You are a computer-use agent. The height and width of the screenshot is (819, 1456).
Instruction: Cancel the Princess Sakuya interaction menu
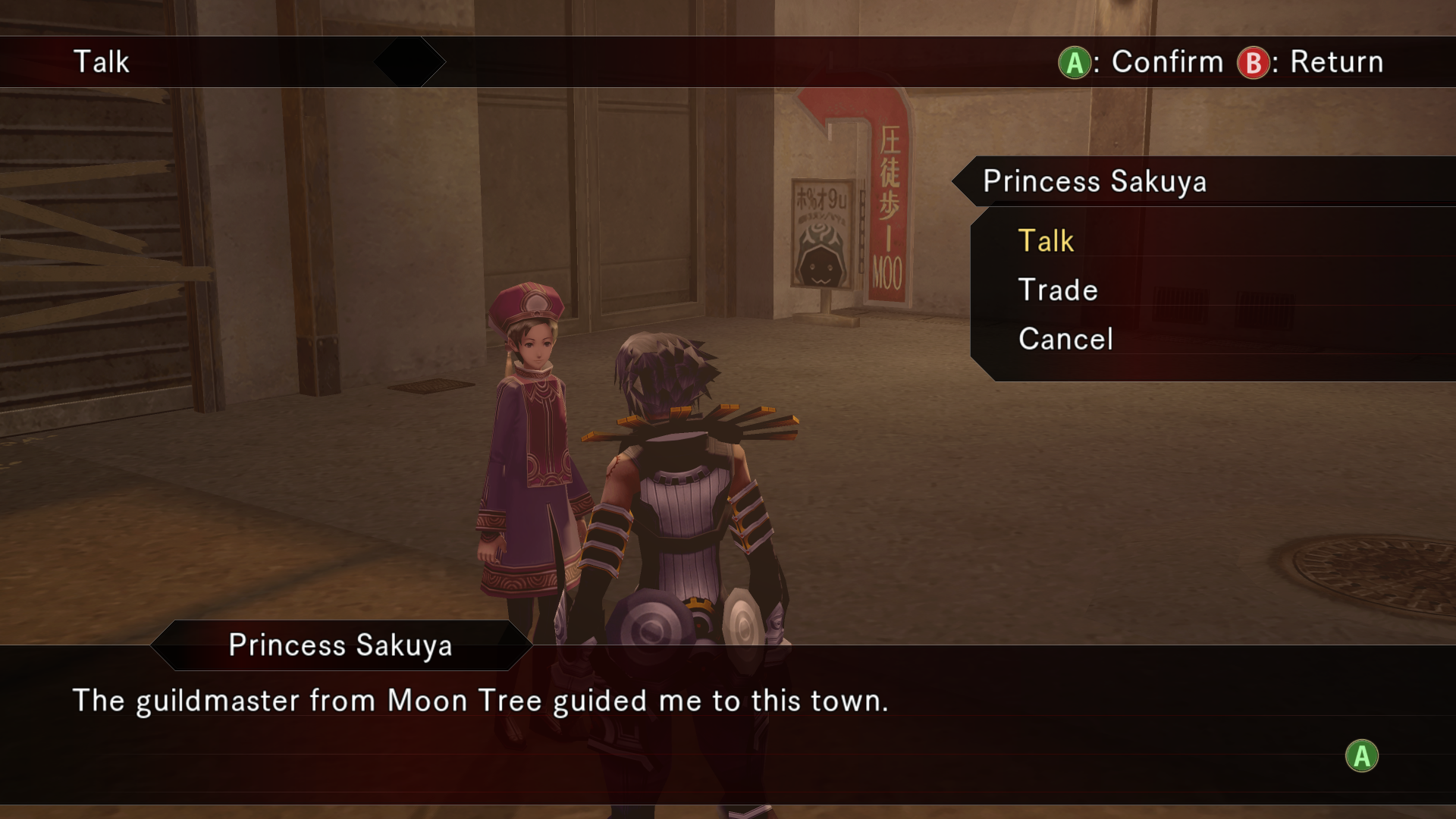click(1065, 339)
